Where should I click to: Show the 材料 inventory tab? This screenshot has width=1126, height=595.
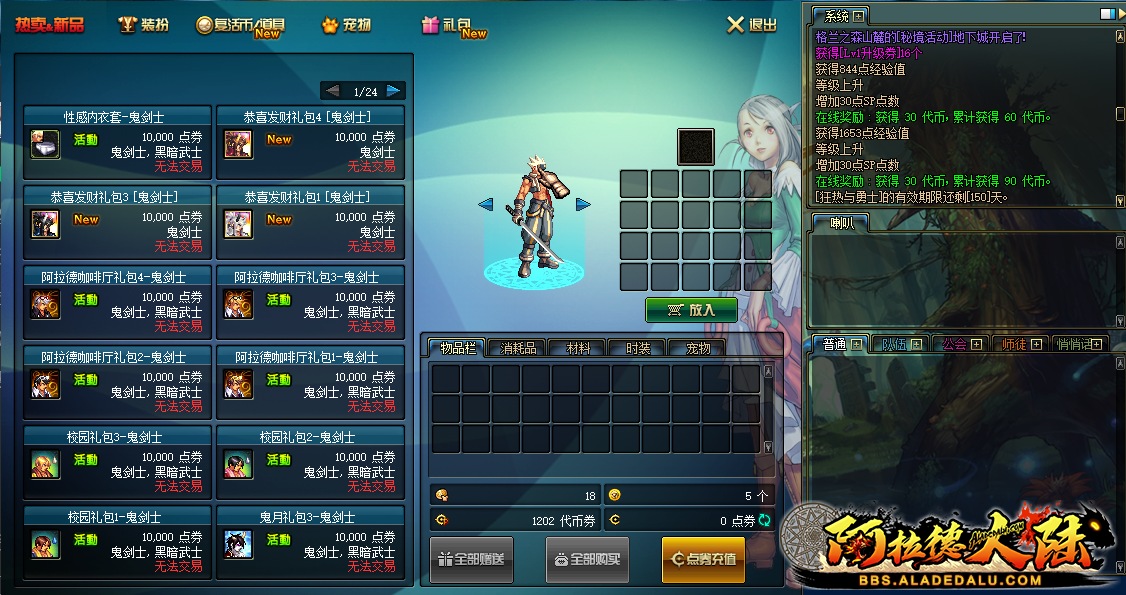pyautogui.click(x=578, y=348)
